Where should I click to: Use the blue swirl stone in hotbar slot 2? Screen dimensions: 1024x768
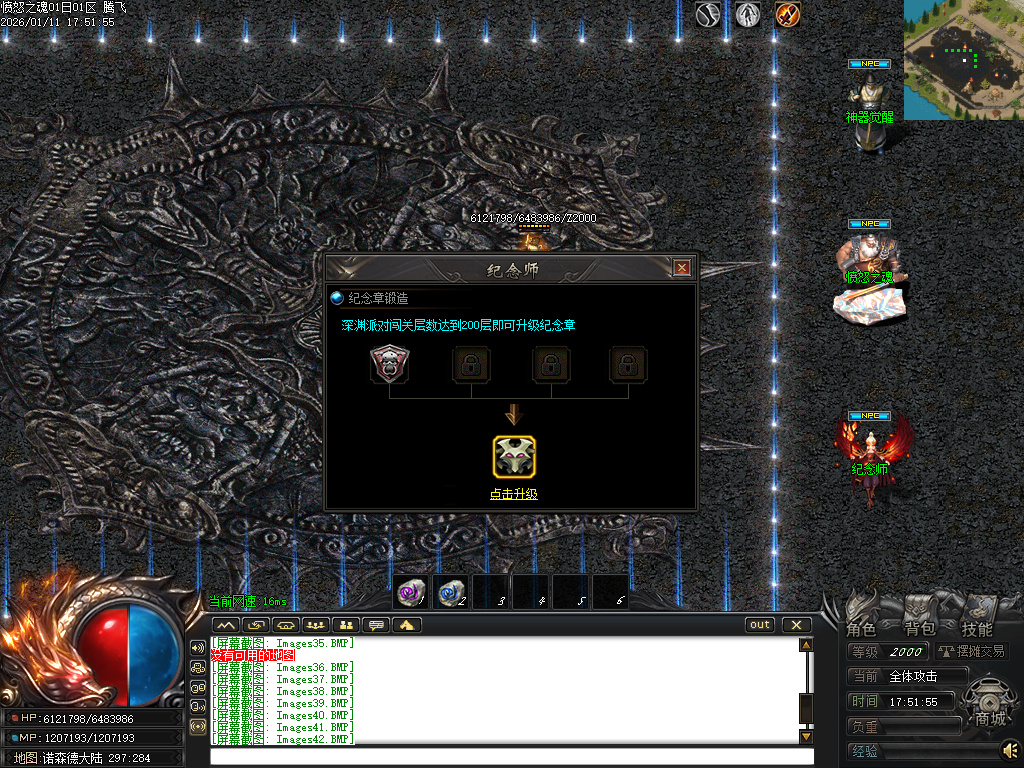(451, 592)
